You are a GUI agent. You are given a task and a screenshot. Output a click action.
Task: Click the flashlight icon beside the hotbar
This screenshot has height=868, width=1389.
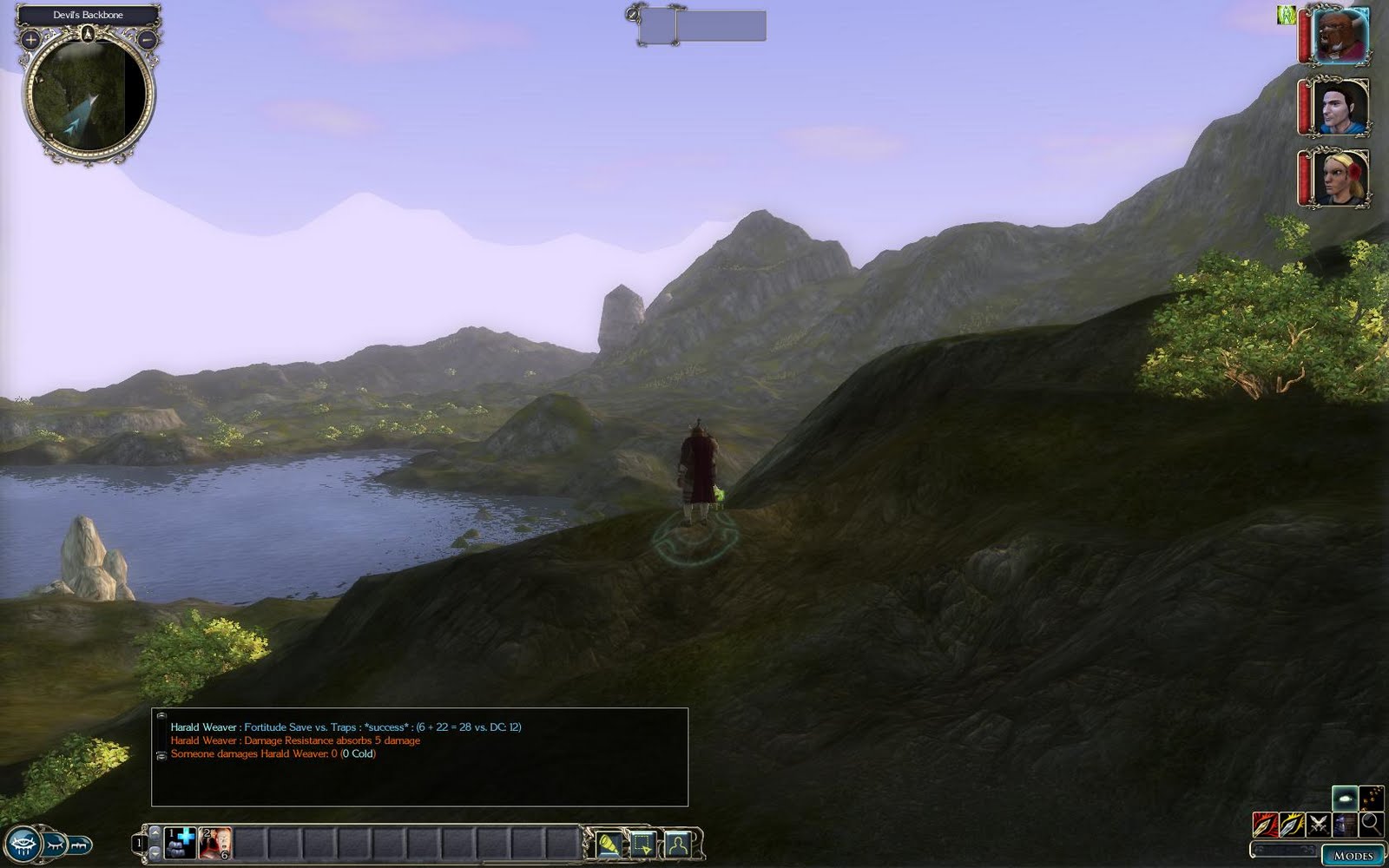(609, 844)
